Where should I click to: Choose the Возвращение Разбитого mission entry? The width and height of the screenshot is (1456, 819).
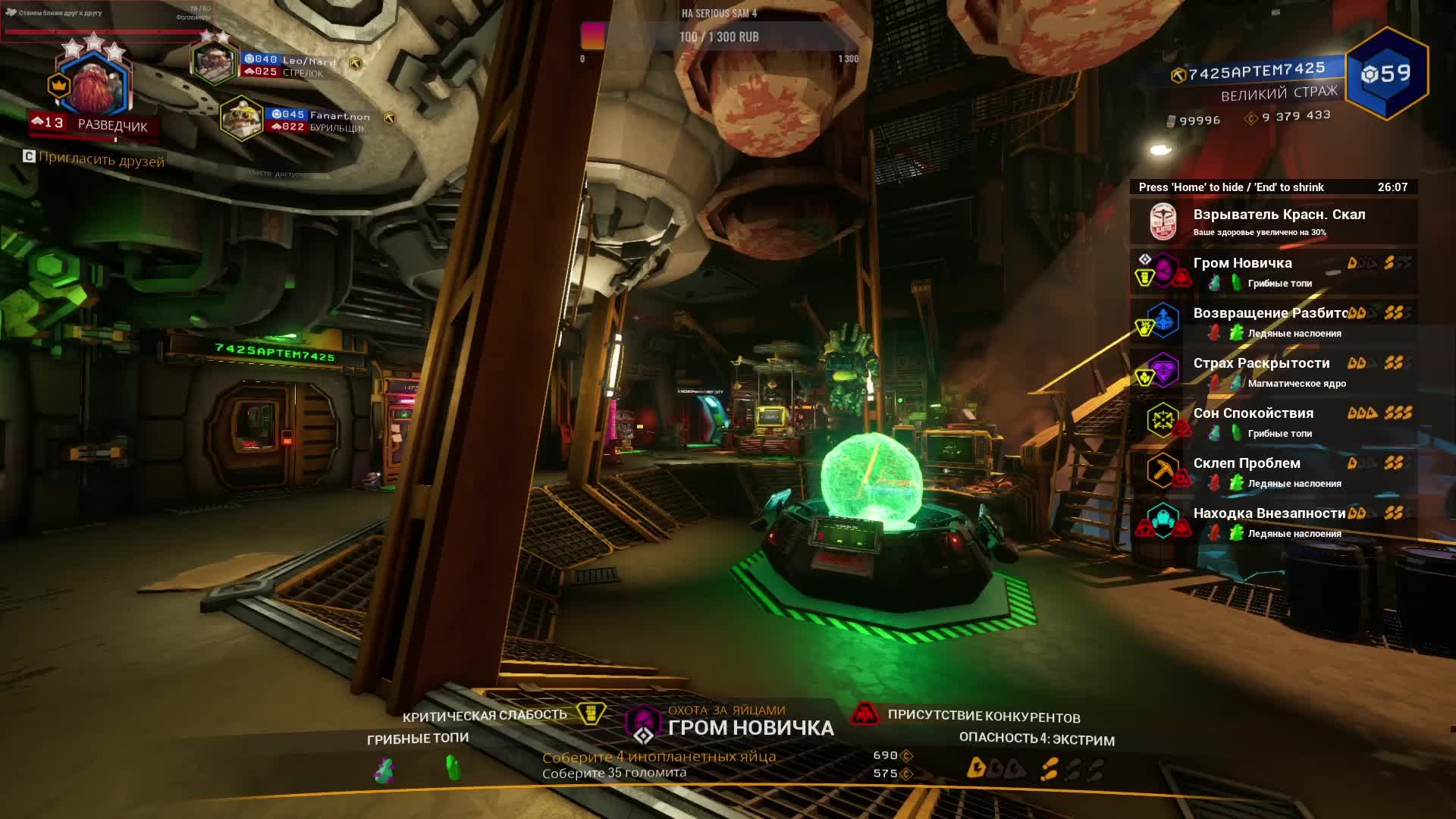pyautogui.click(x=1274, y=322)
